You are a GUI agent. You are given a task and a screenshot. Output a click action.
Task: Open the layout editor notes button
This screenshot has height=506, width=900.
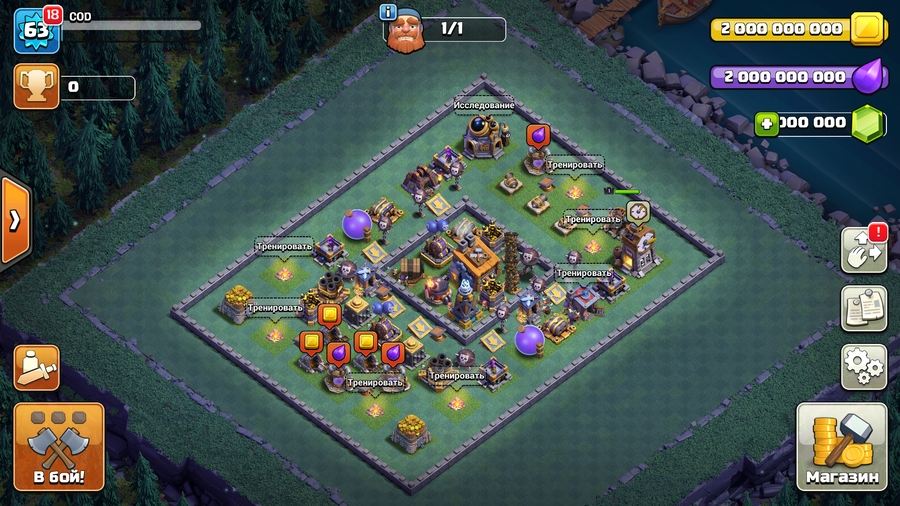click(864, 308)
